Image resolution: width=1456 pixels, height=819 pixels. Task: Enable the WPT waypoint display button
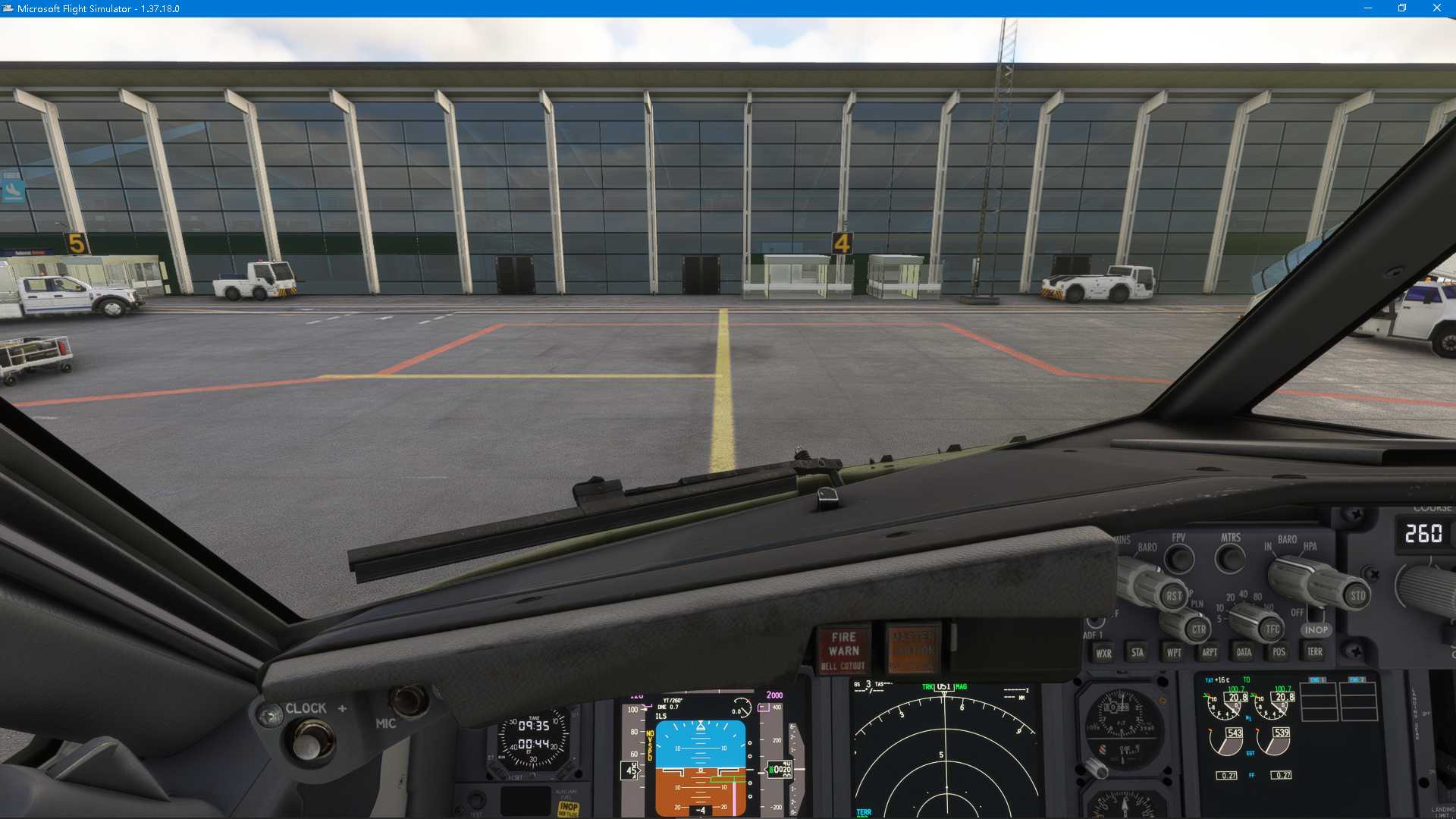tap(1174, 653)
